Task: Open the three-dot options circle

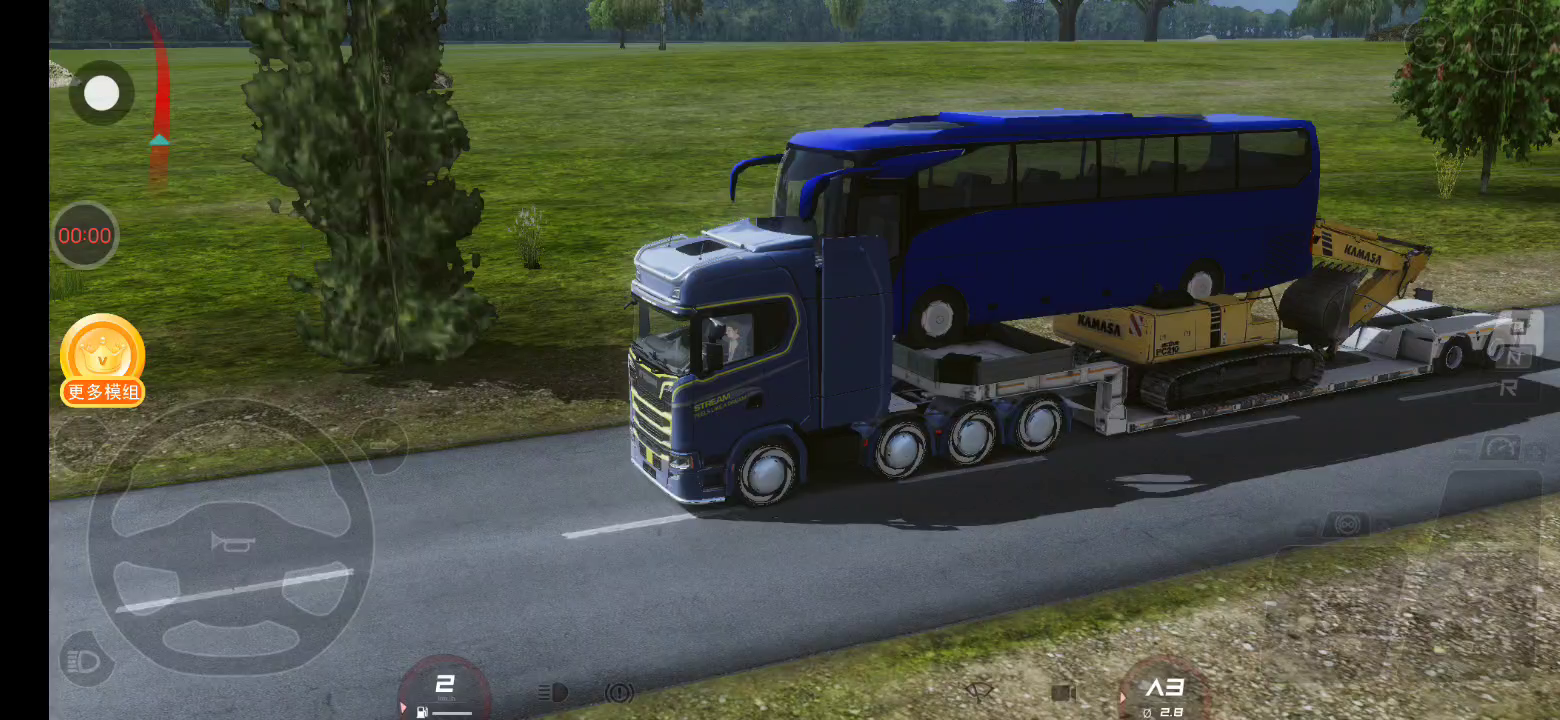Action: 1431,42
